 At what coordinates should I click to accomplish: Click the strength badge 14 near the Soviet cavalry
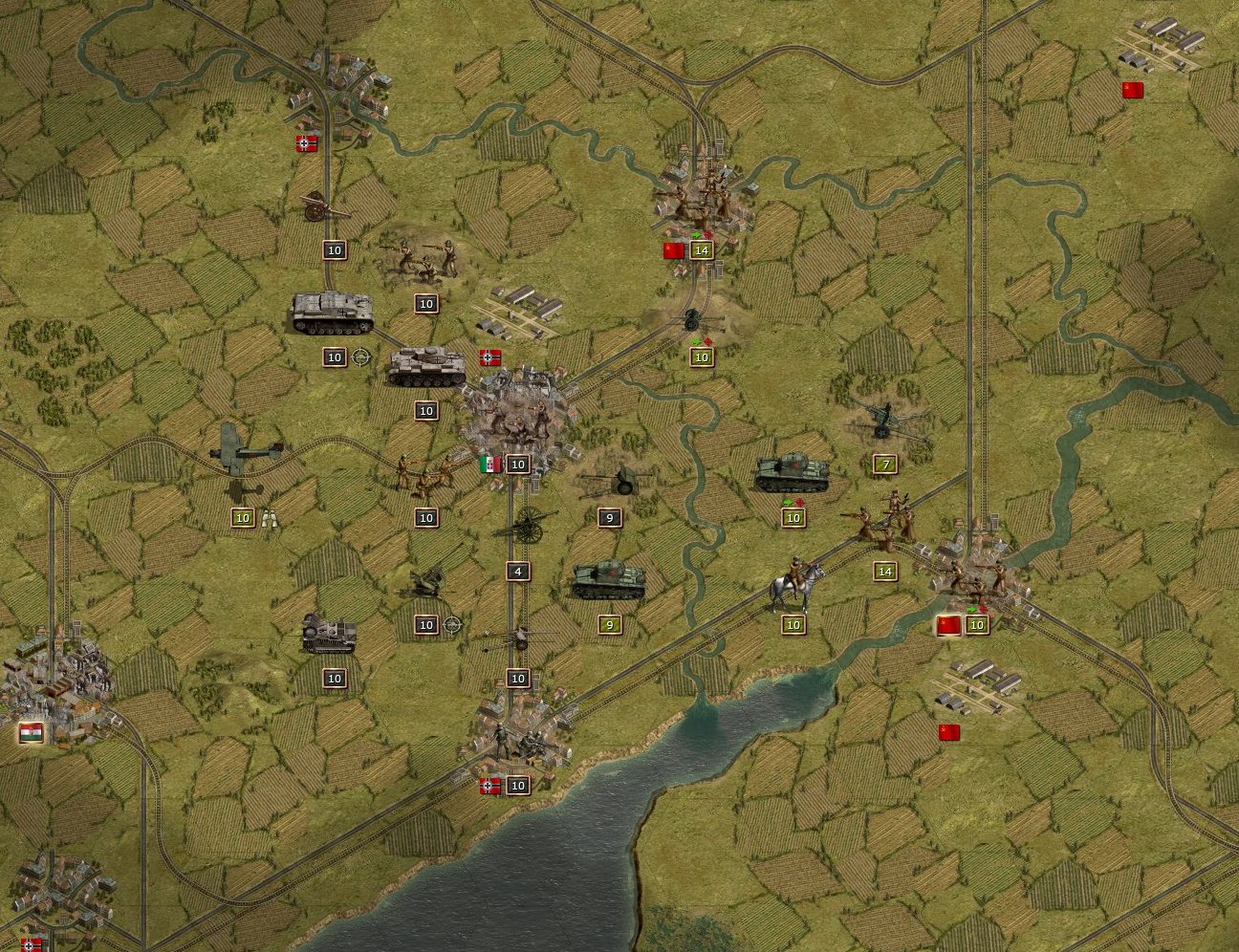pyautogui.click(x=884, y=570)
